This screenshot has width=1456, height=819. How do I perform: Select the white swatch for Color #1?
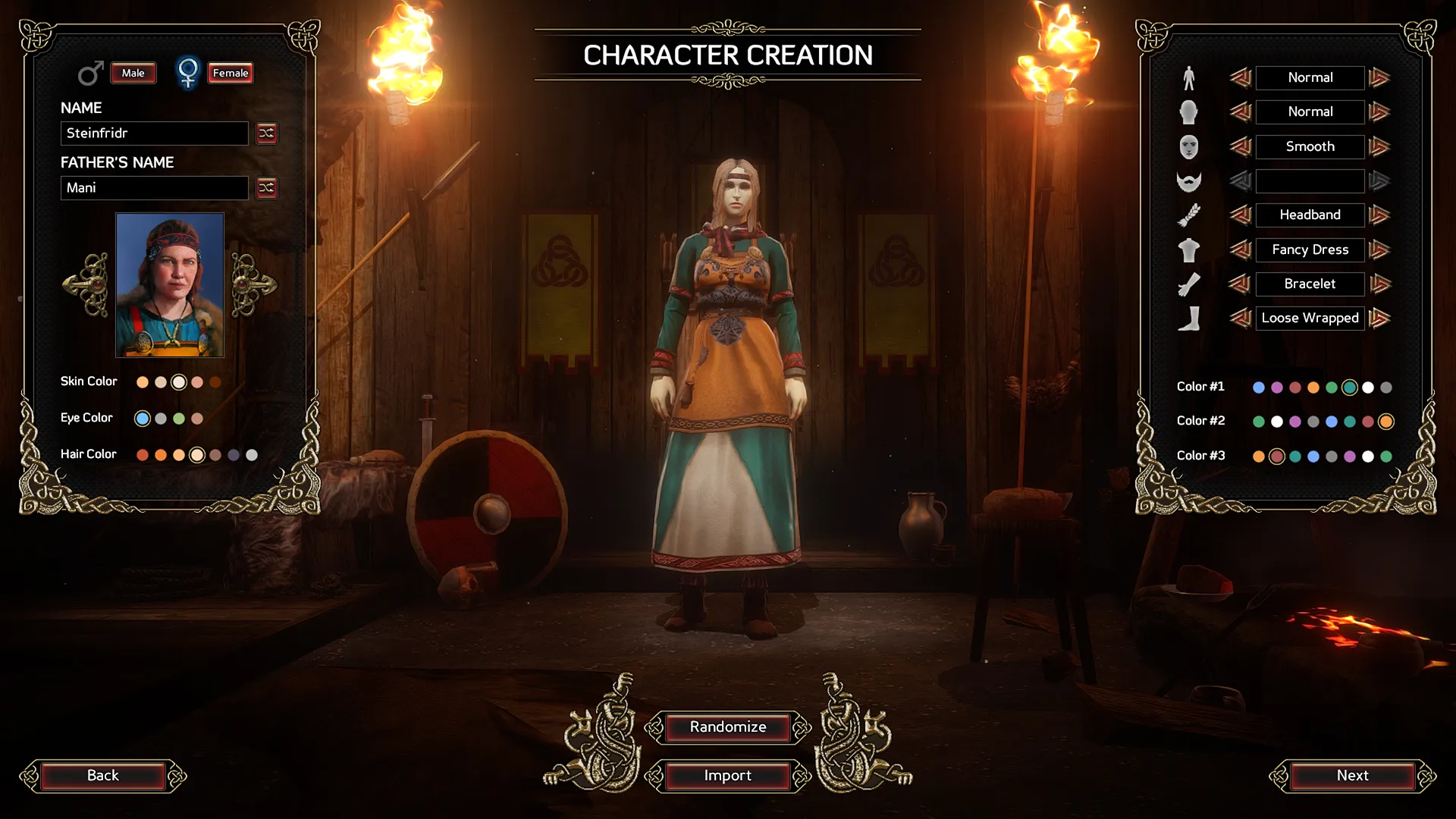(1368, 388)
